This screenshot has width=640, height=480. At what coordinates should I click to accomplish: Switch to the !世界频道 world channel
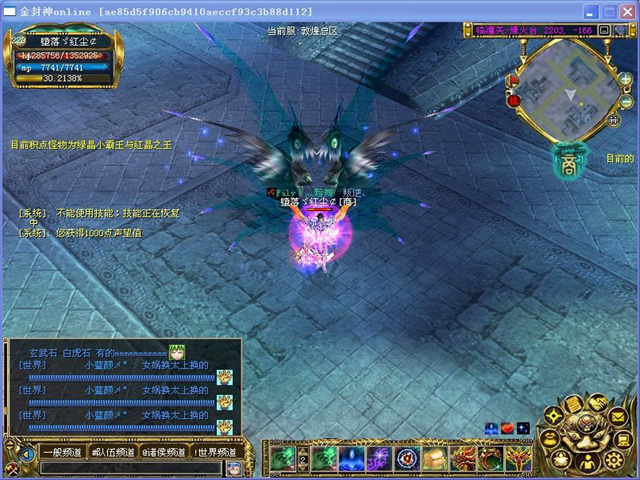click(216, 452)
